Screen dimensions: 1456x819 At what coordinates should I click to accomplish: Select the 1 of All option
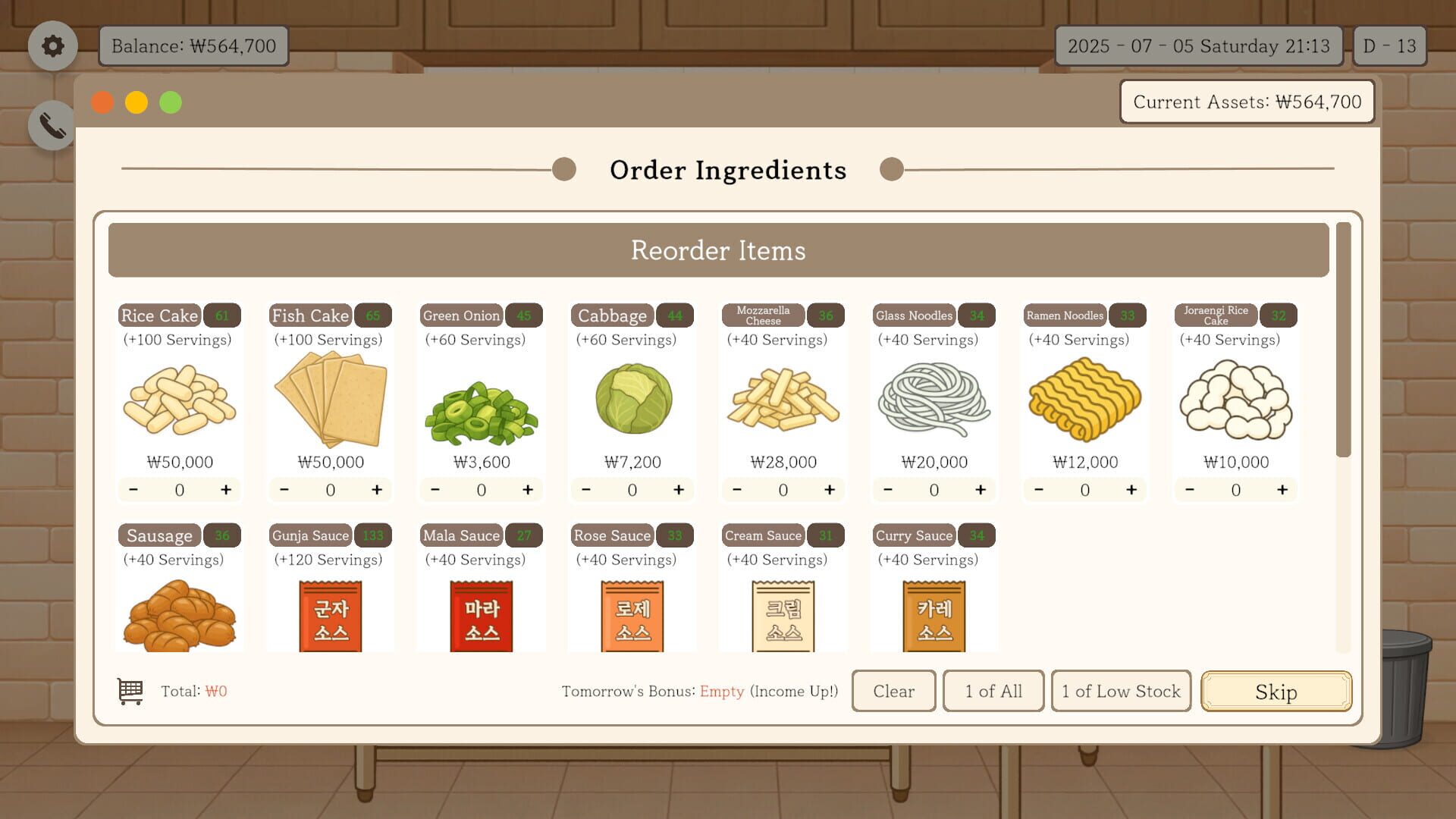(993, 691)
